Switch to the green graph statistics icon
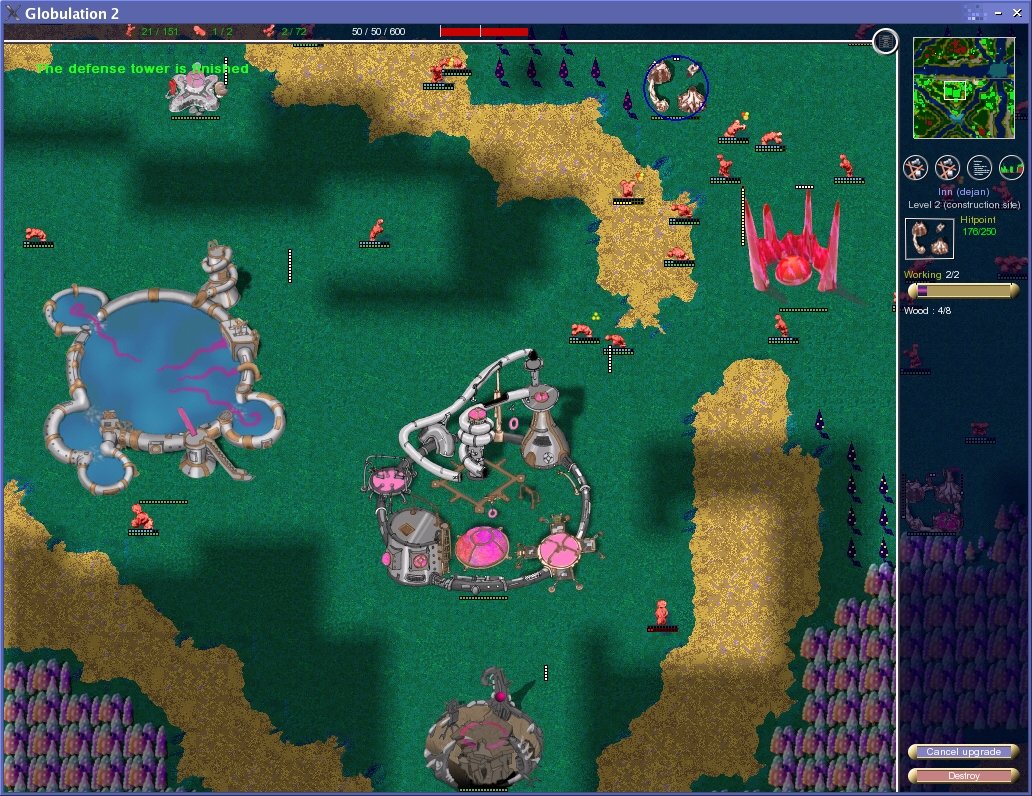The height and width of the screenshot is (796, 1032). point(1011,167)
